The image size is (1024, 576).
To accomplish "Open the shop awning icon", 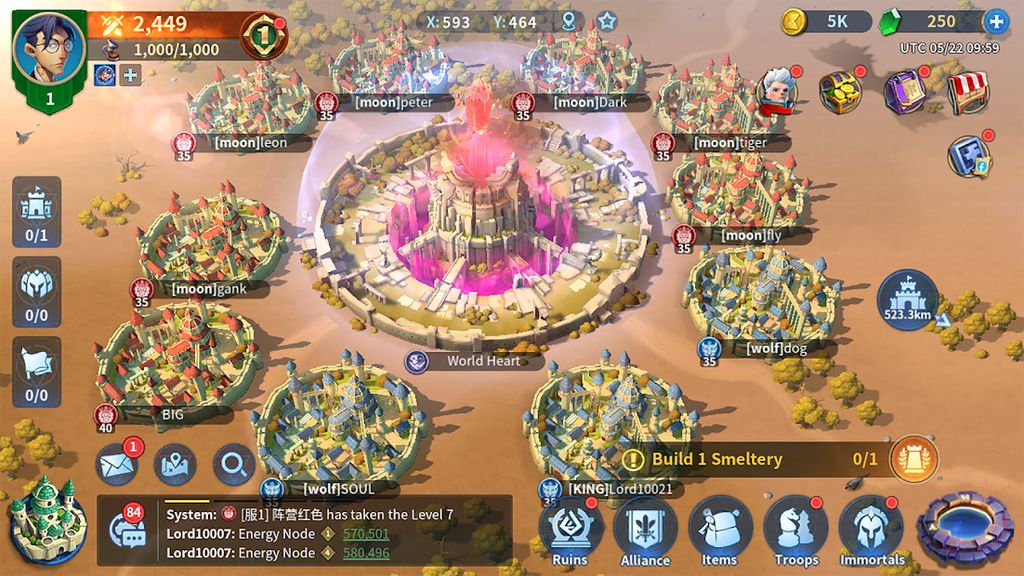I will (x=967, y=92).
